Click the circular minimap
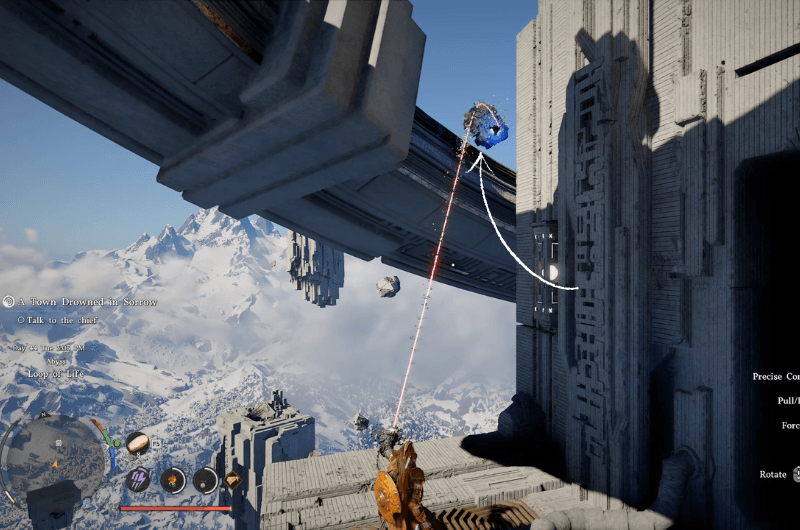800x530 pixels. [55, 461]
